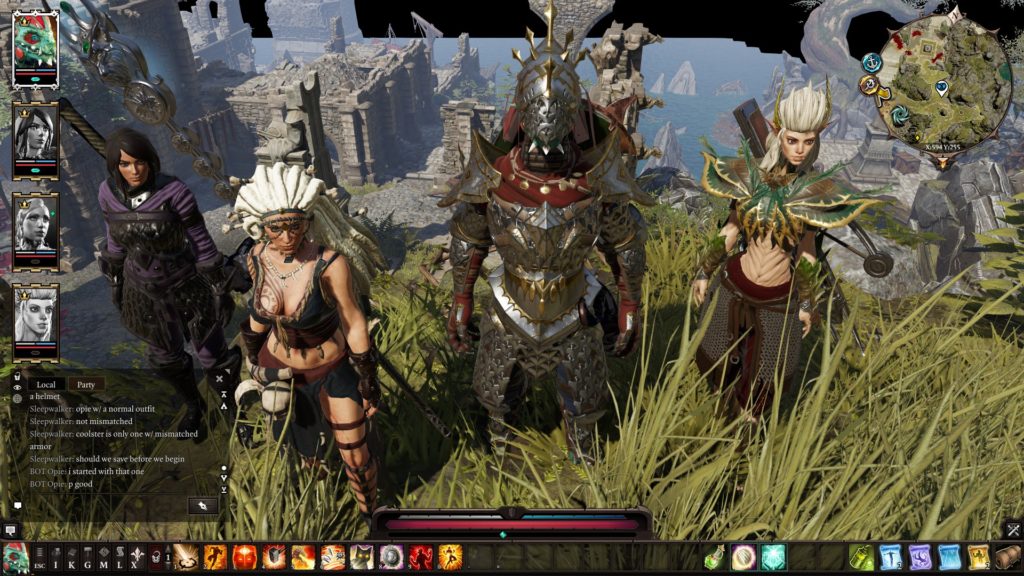Image resolution: width=1024 pixels, height=576 pixels.
Task: Select the bedroll item in the hotbar
Action: click(x=1007, y=557)
